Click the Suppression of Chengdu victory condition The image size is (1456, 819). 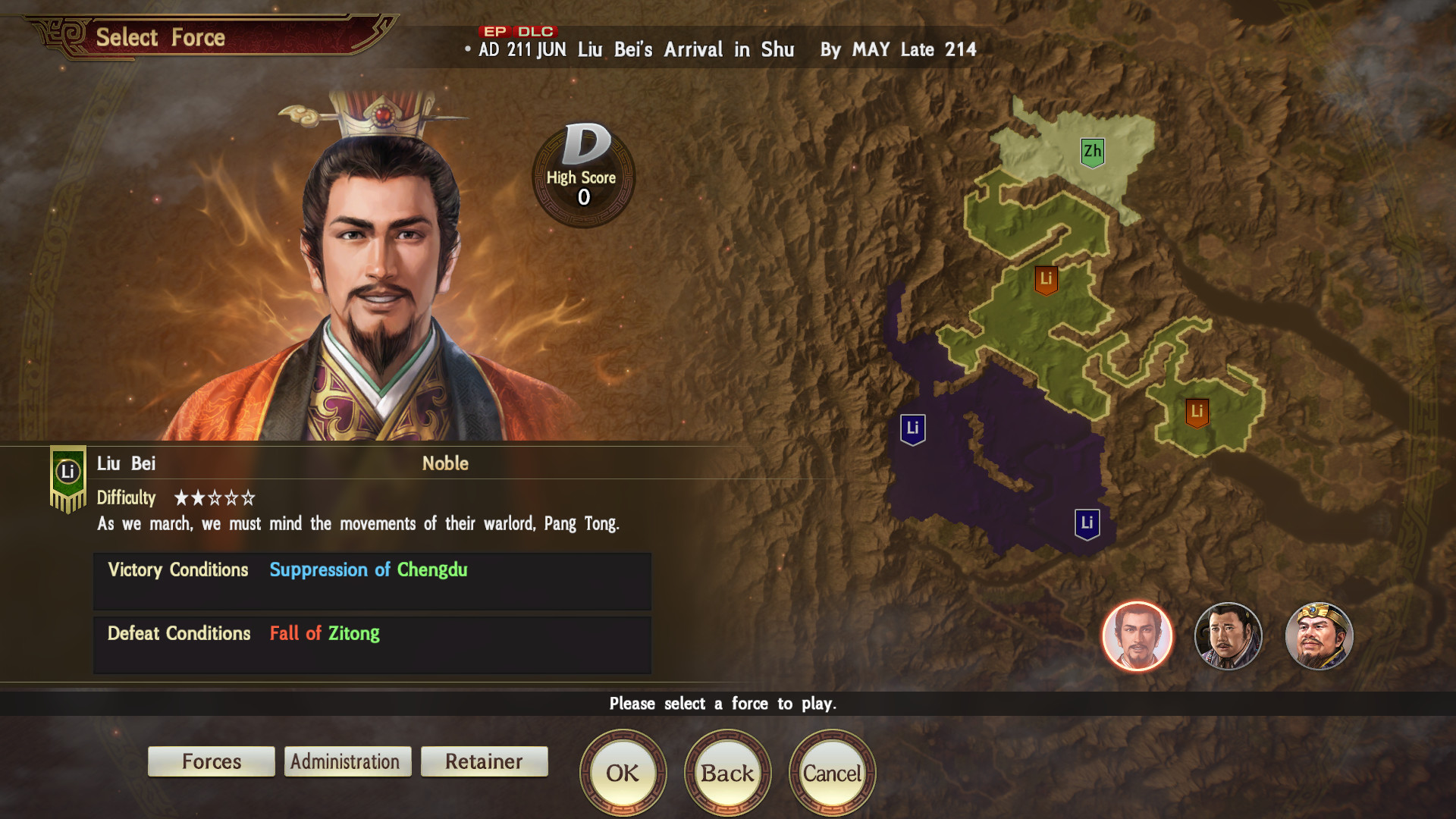click(368, 570)
